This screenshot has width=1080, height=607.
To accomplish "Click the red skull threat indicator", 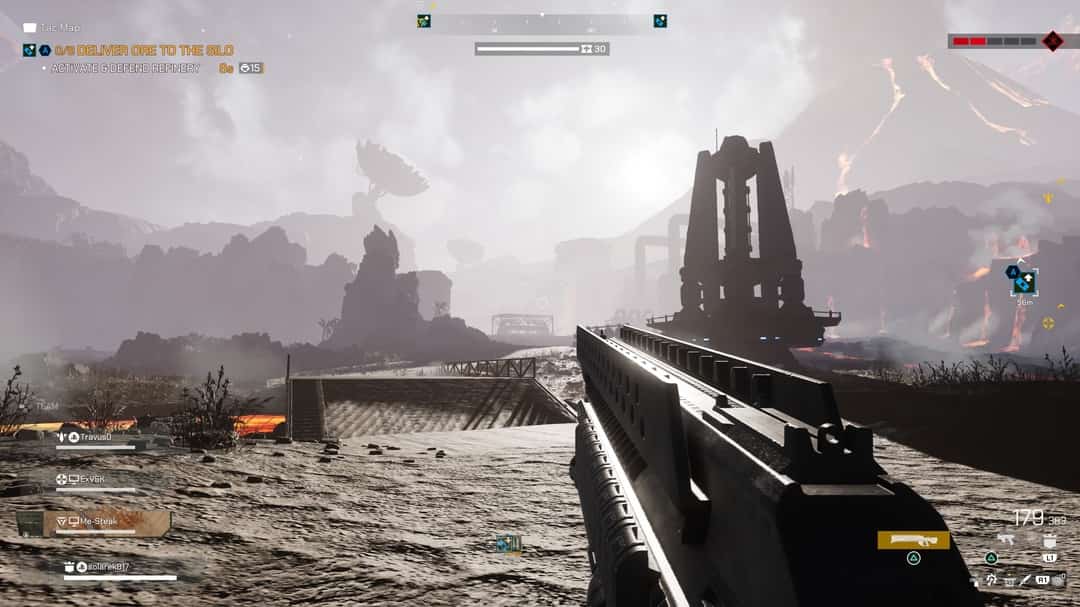I will (x=1052, y=41).
